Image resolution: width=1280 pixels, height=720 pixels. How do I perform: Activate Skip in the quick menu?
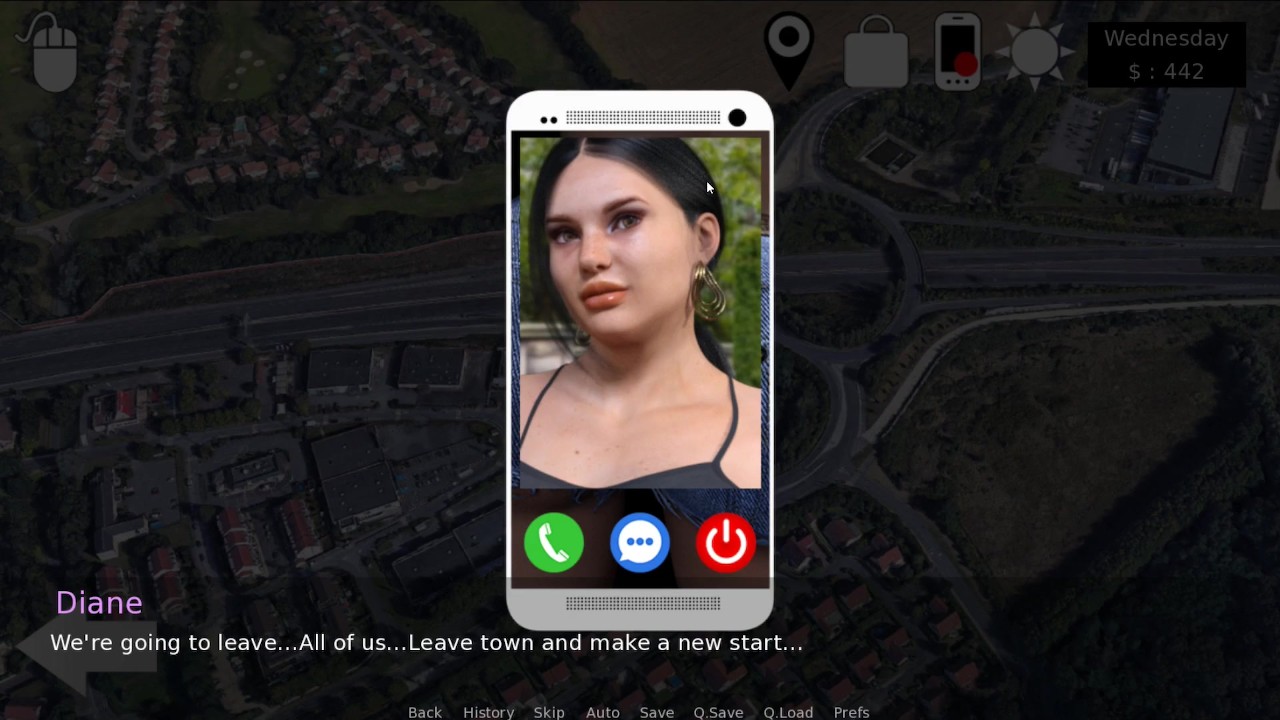(x=549, y=712)
